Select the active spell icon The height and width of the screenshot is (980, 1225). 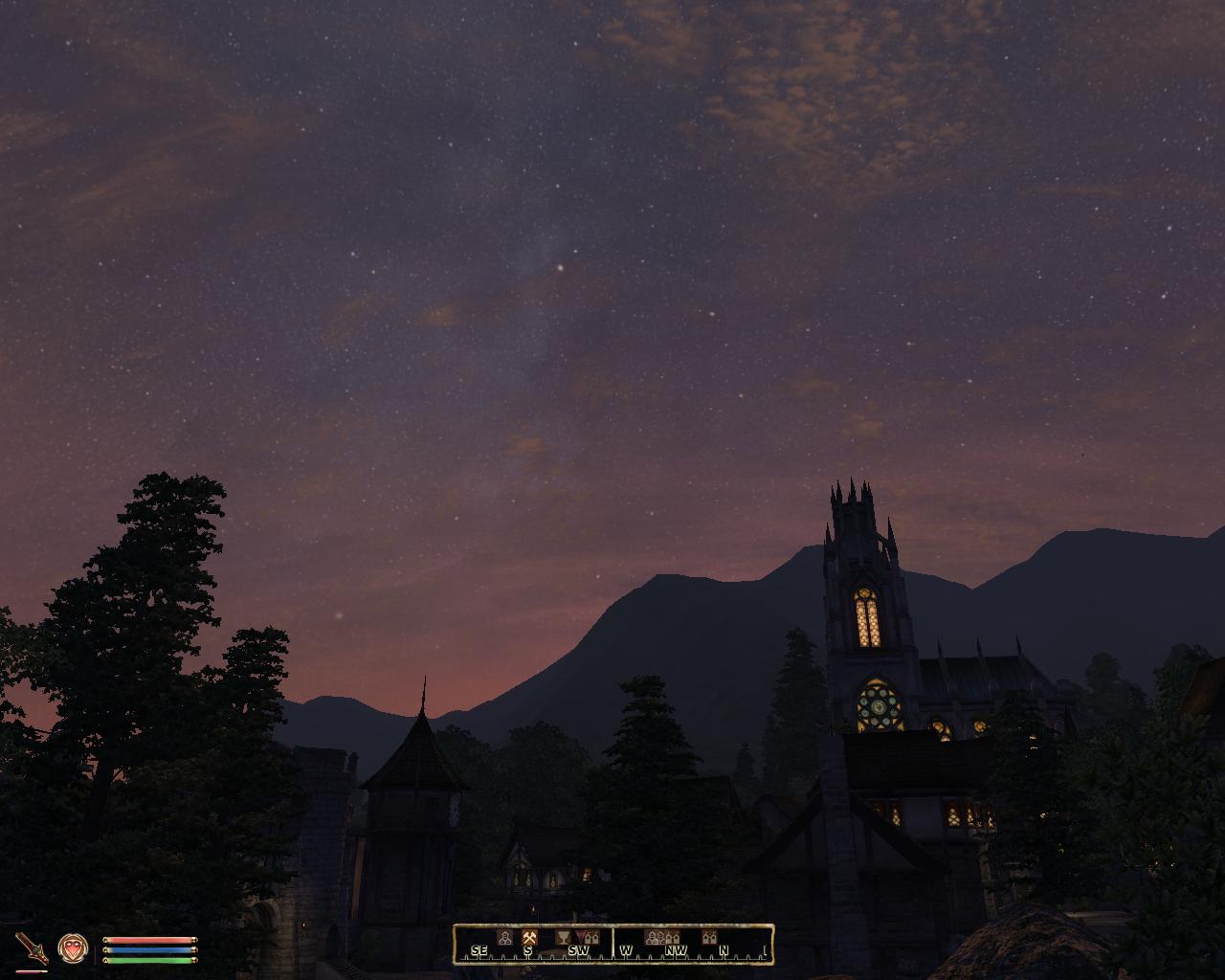pos(72,948)
